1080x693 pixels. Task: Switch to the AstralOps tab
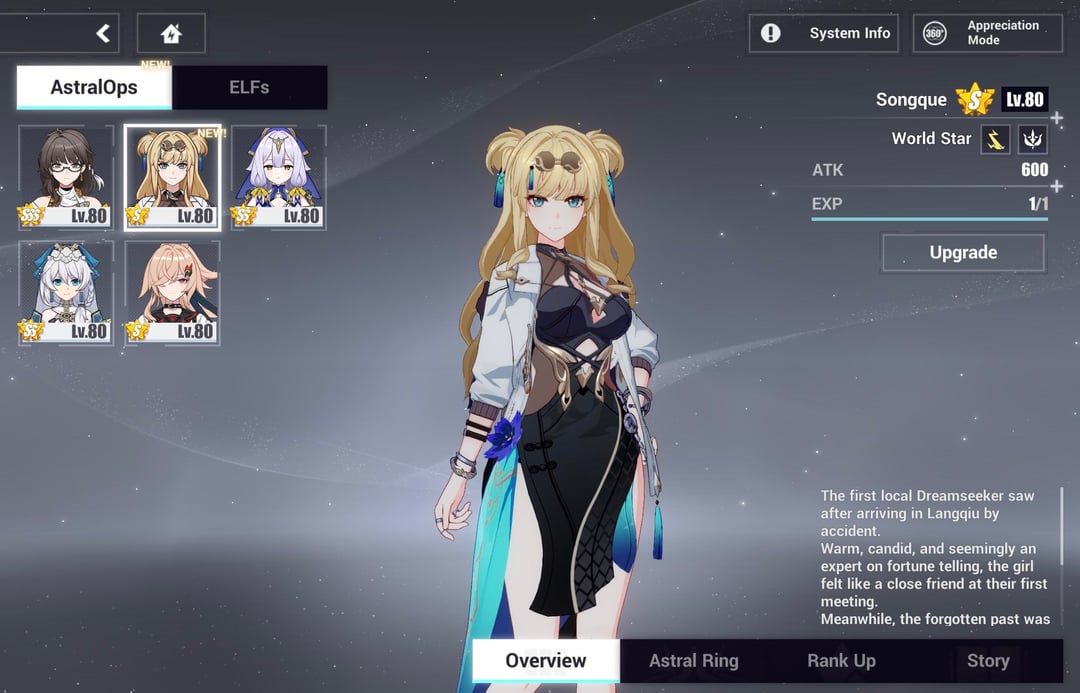pyautogui.click(x=94, y=87)
